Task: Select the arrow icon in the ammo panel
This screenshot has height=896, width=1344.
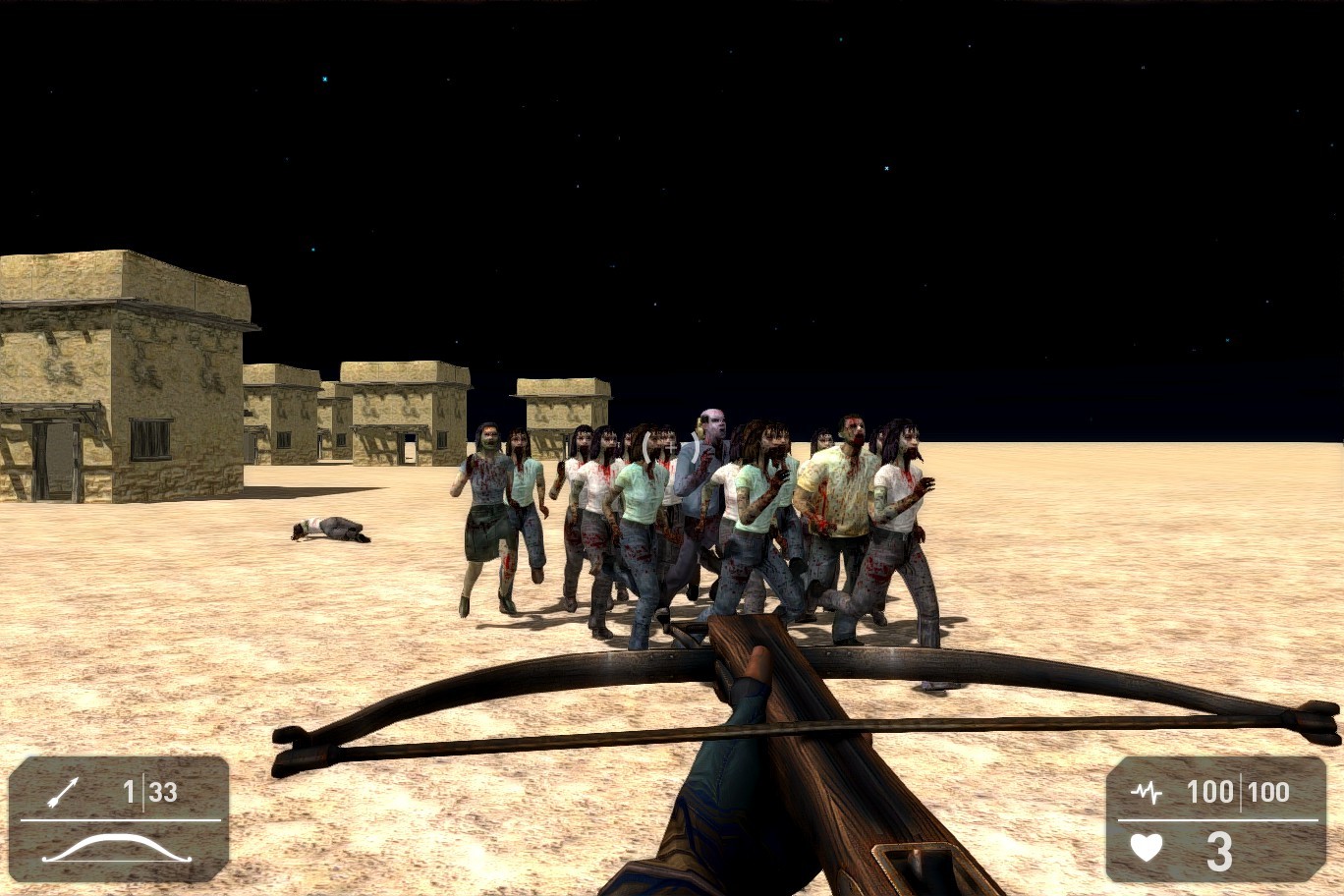Action: (x=66, y=792)
